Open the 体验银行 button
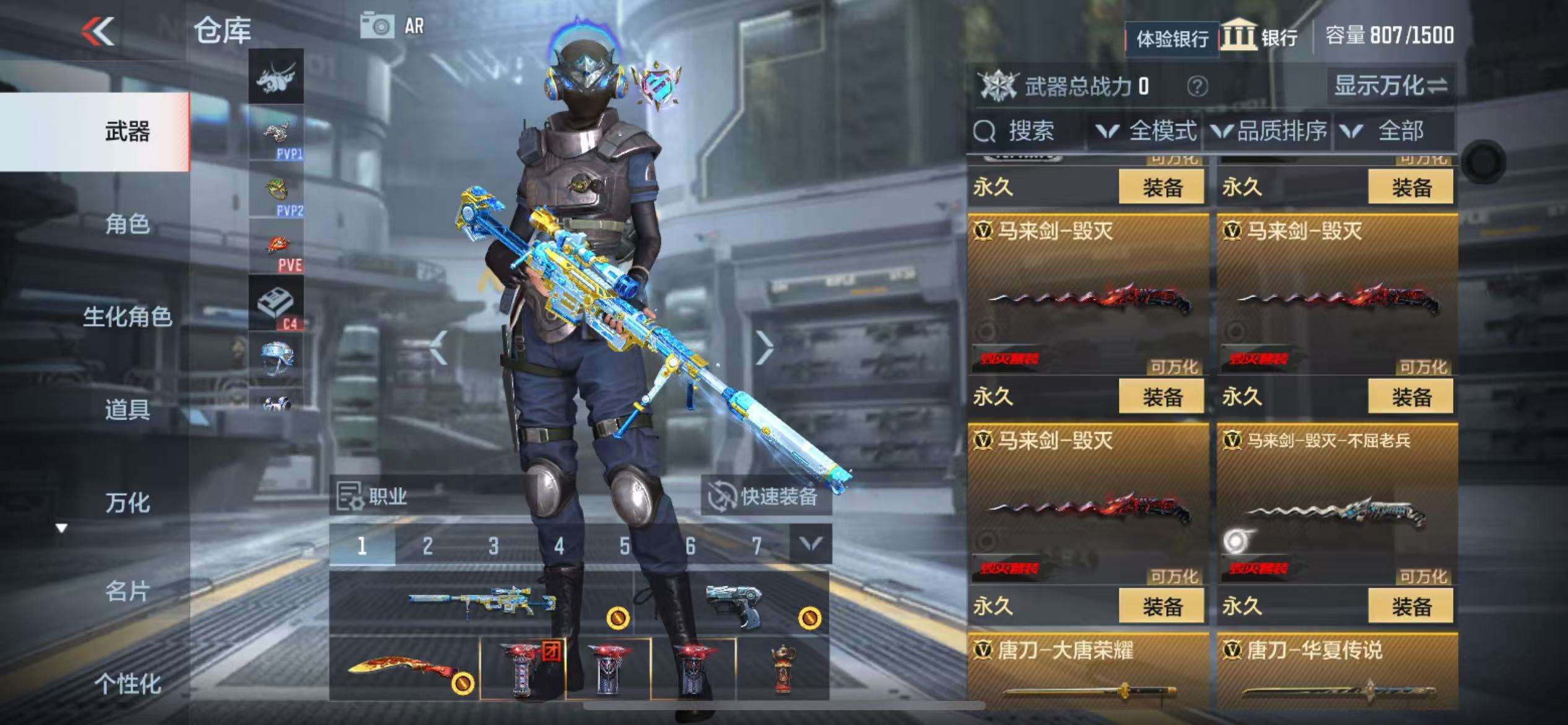The image size is (1568, 725). pos(1172,39)
